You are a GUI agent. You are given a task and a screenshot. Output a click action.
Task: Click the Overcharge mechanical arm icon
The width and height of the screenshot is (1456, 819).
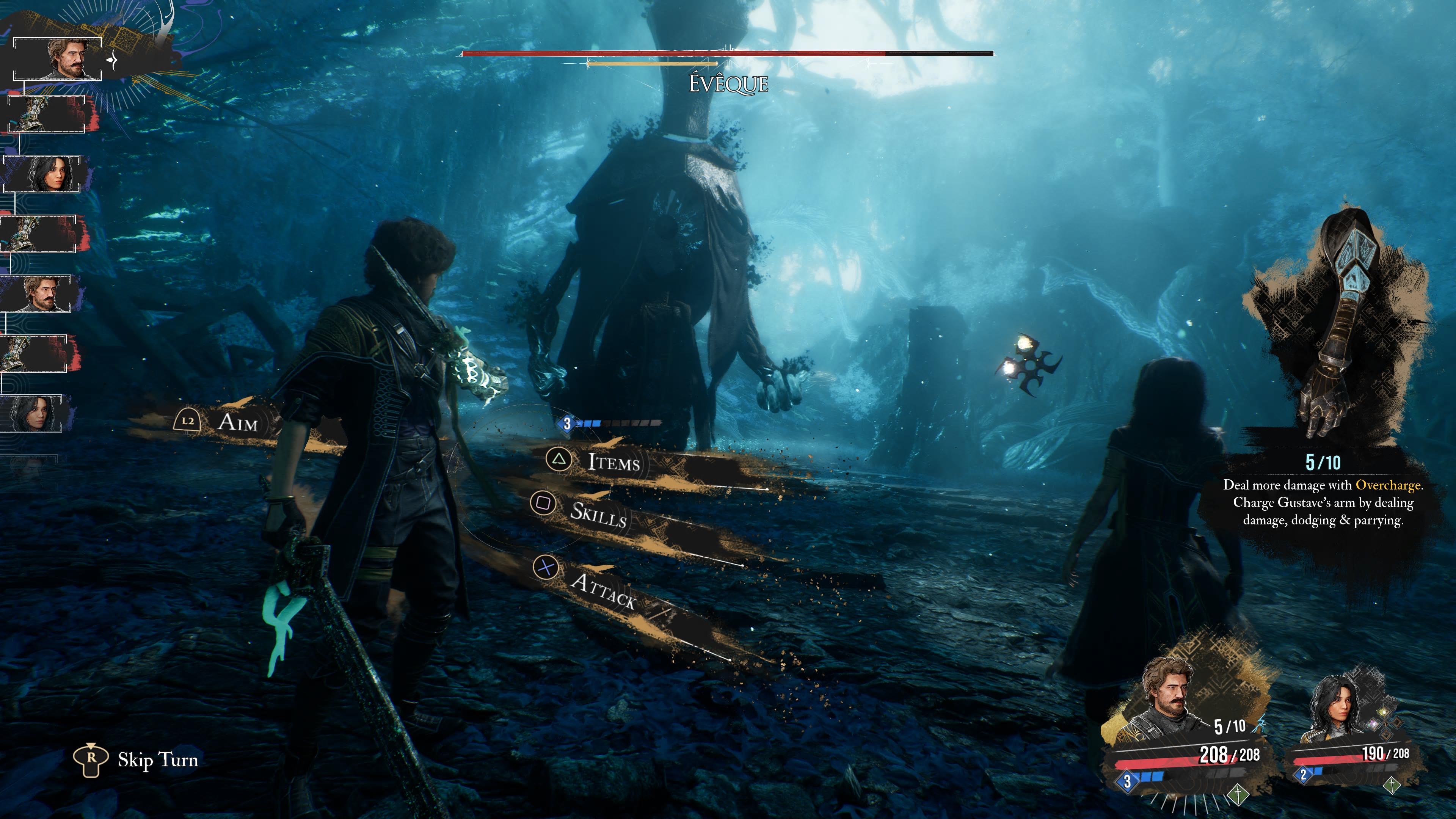click(x=1340, y=322)
